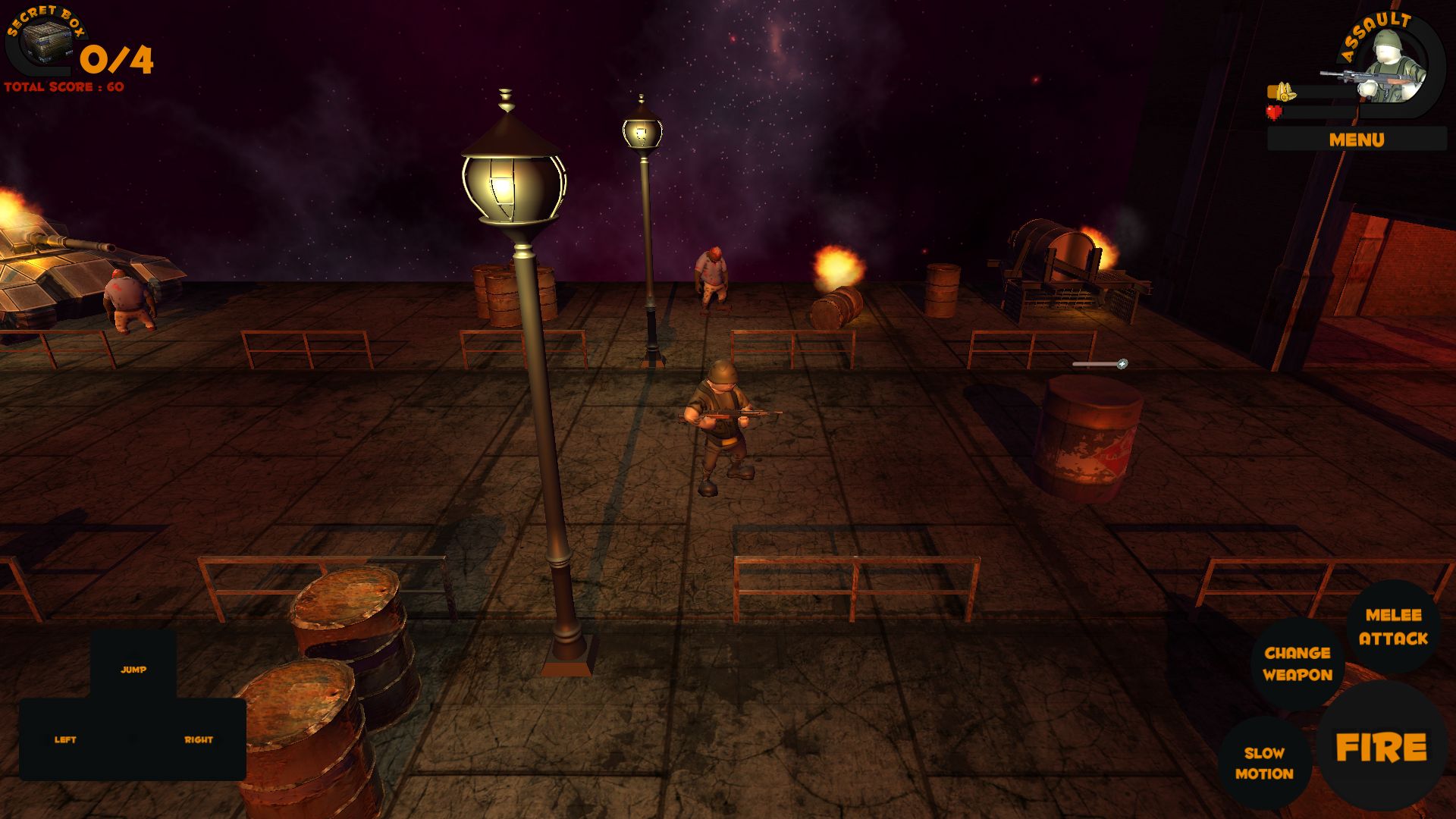Image resolution: width=1456 pixels, height=819 pixels.
Task: Tap the Jump control
Action: [x=133, y=669]
